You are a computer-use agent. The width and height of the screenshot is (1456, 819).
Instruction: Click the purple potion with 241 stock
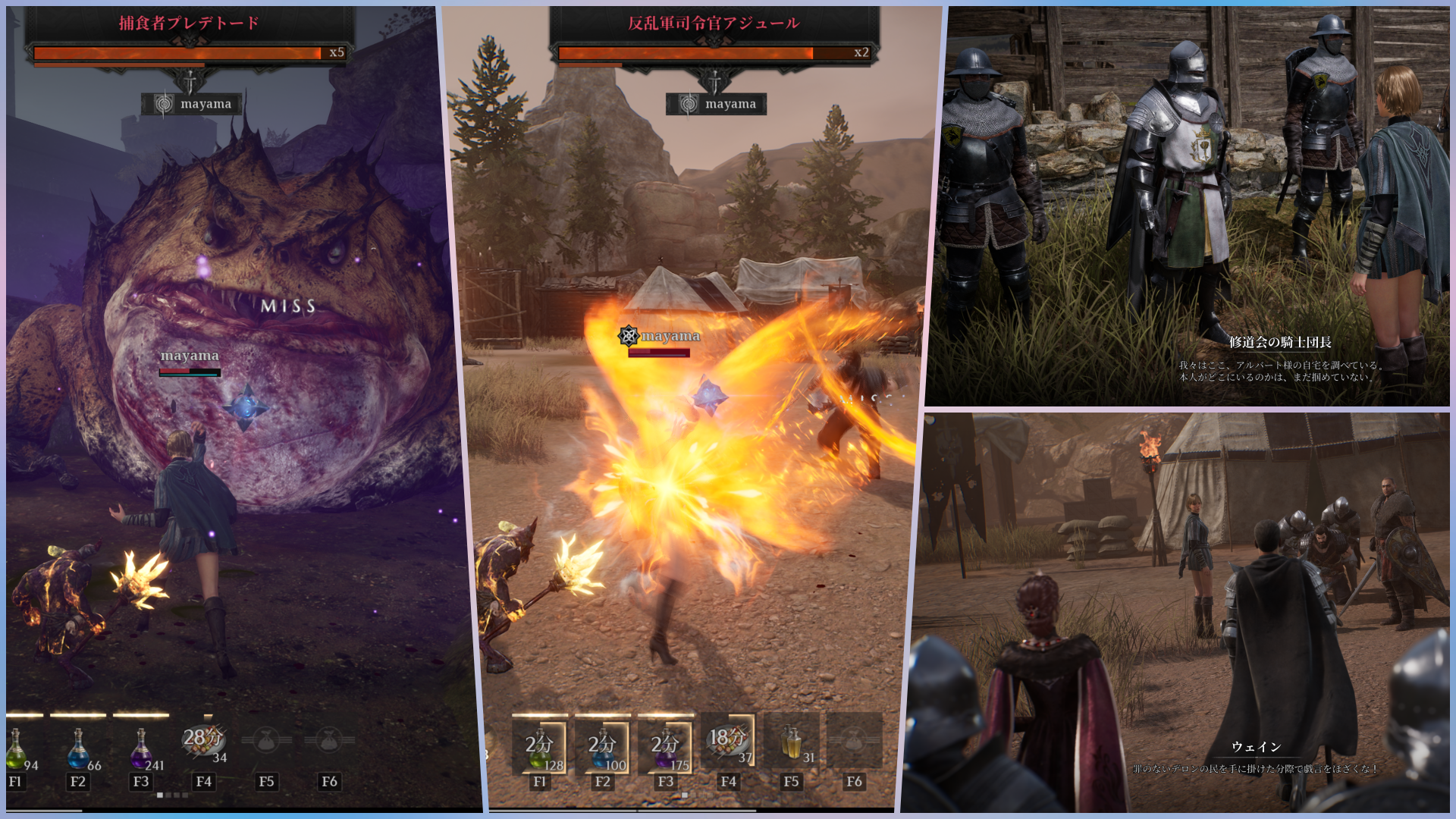click(141, 747)
